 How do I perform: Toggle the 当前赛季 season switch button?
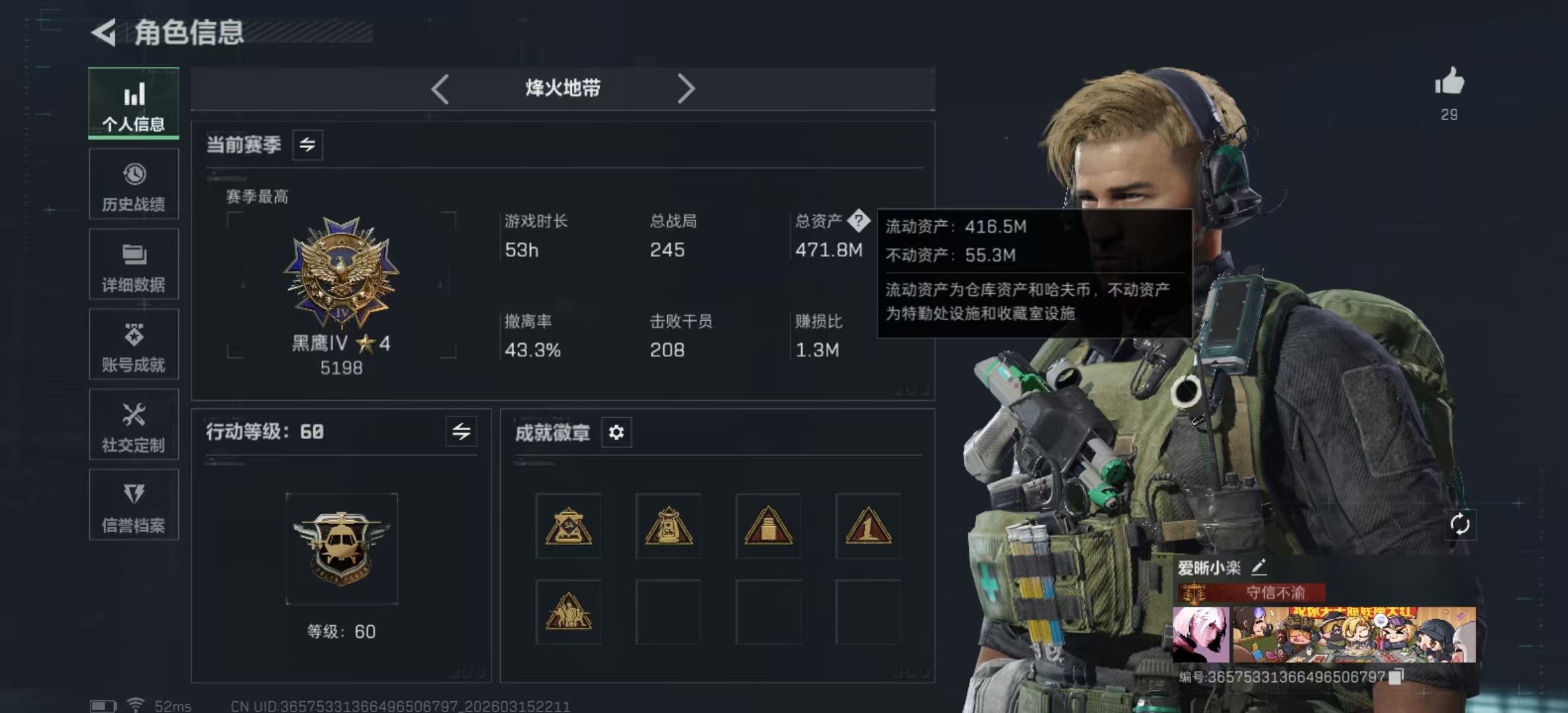tap(308, 145)
